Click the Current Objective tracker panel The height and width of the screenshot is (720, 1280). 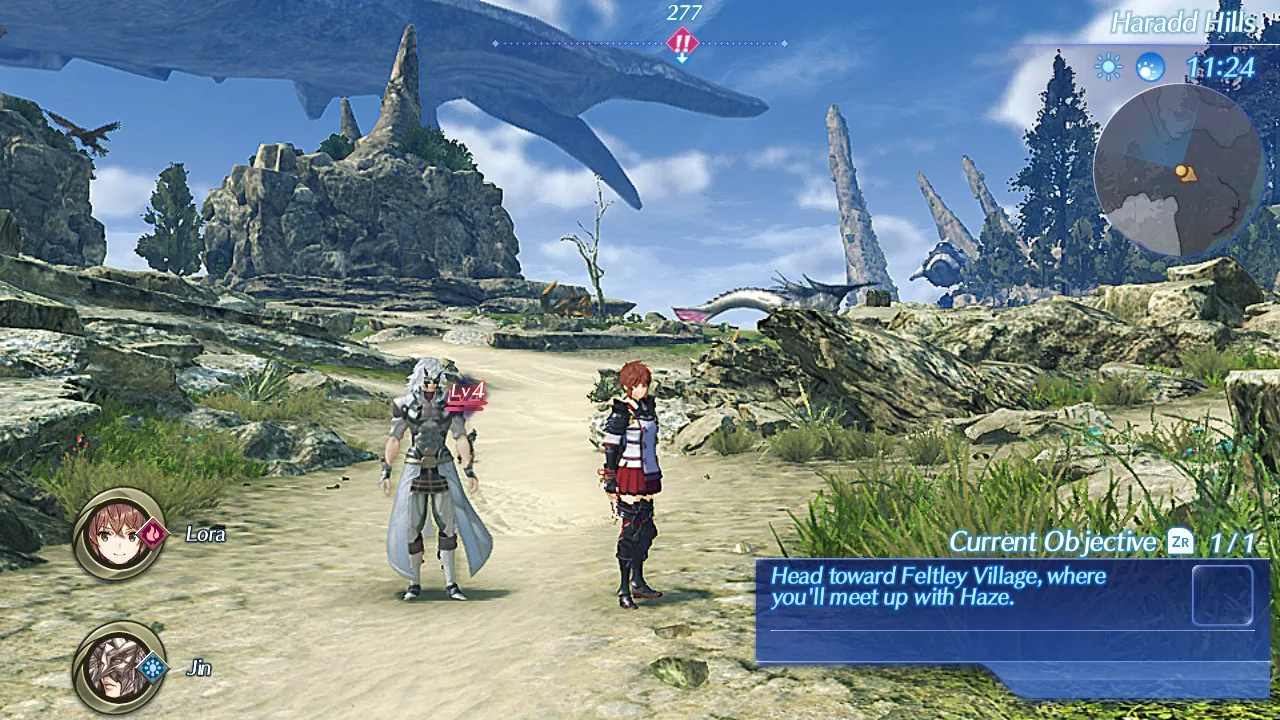tap(1010, 610)
